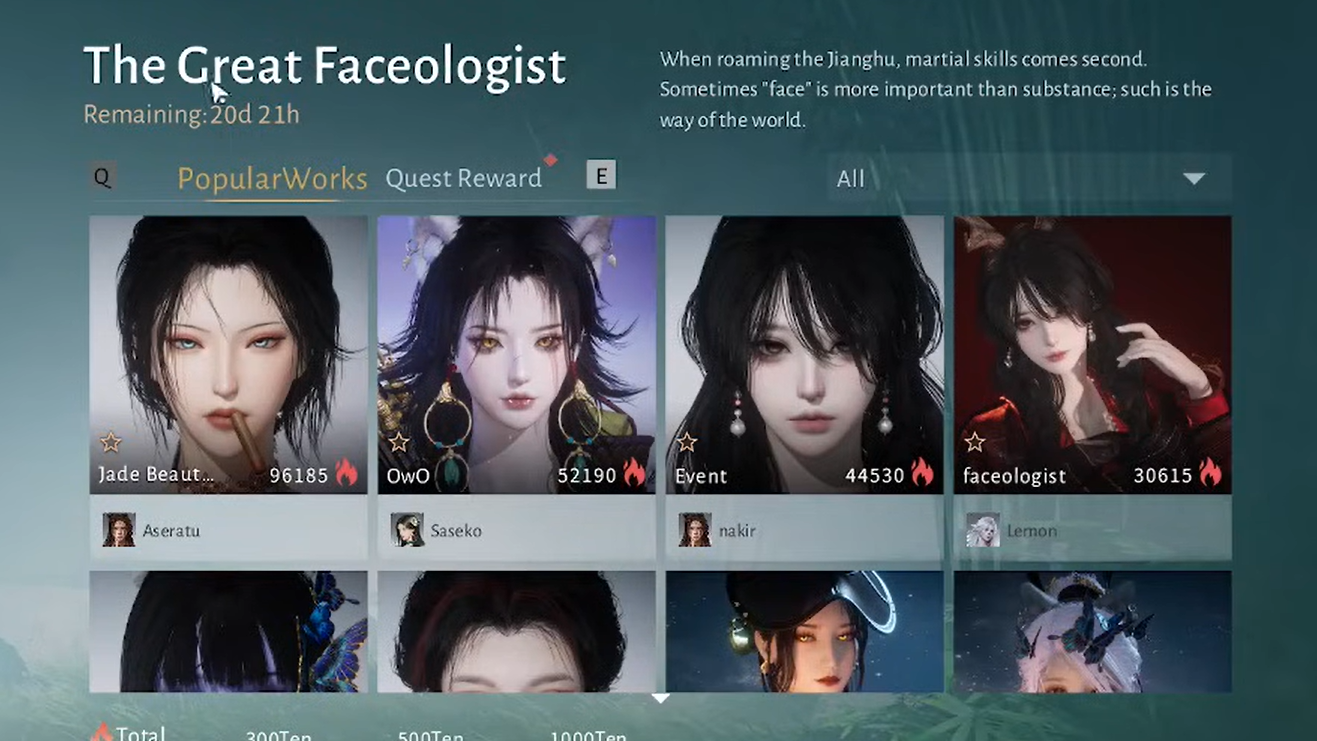Viewport: 1317px width, 741px height.
Task: Click the dropdown arrow on the filter bar
Action: click(1196, 178)
